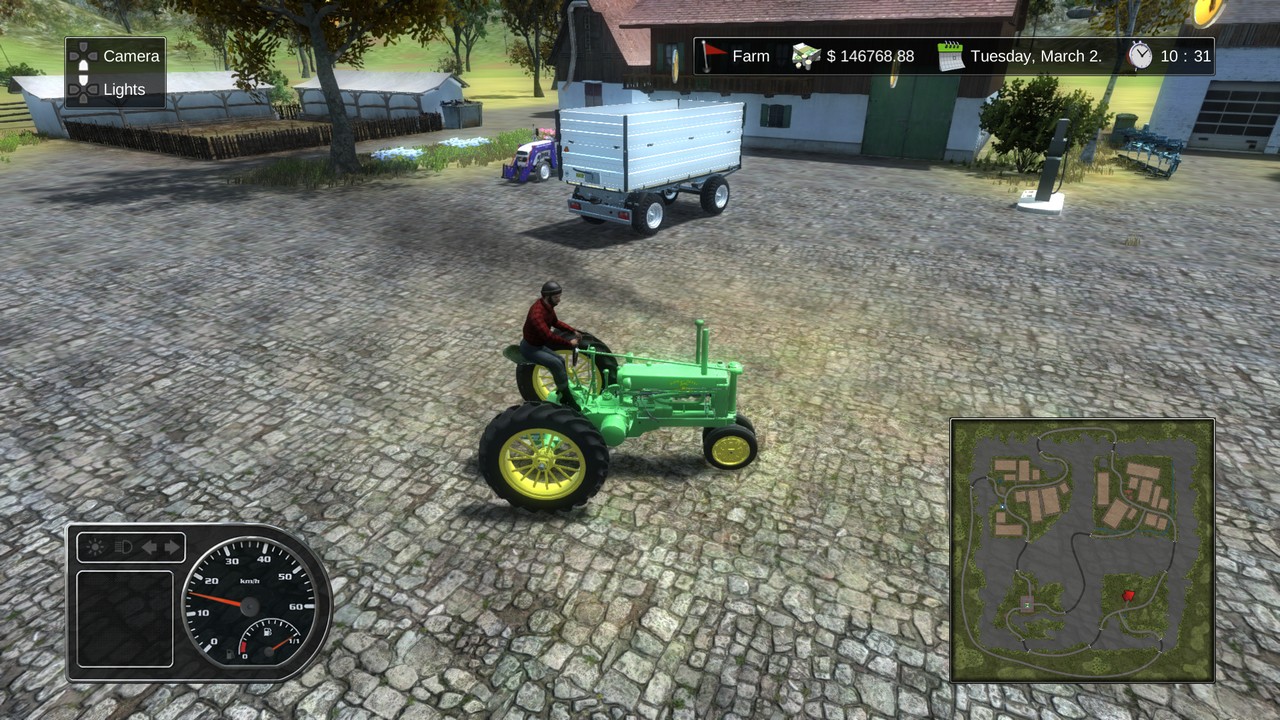
Task: Click the empty dashboard display panel
Action: click(x=125, y=618)
